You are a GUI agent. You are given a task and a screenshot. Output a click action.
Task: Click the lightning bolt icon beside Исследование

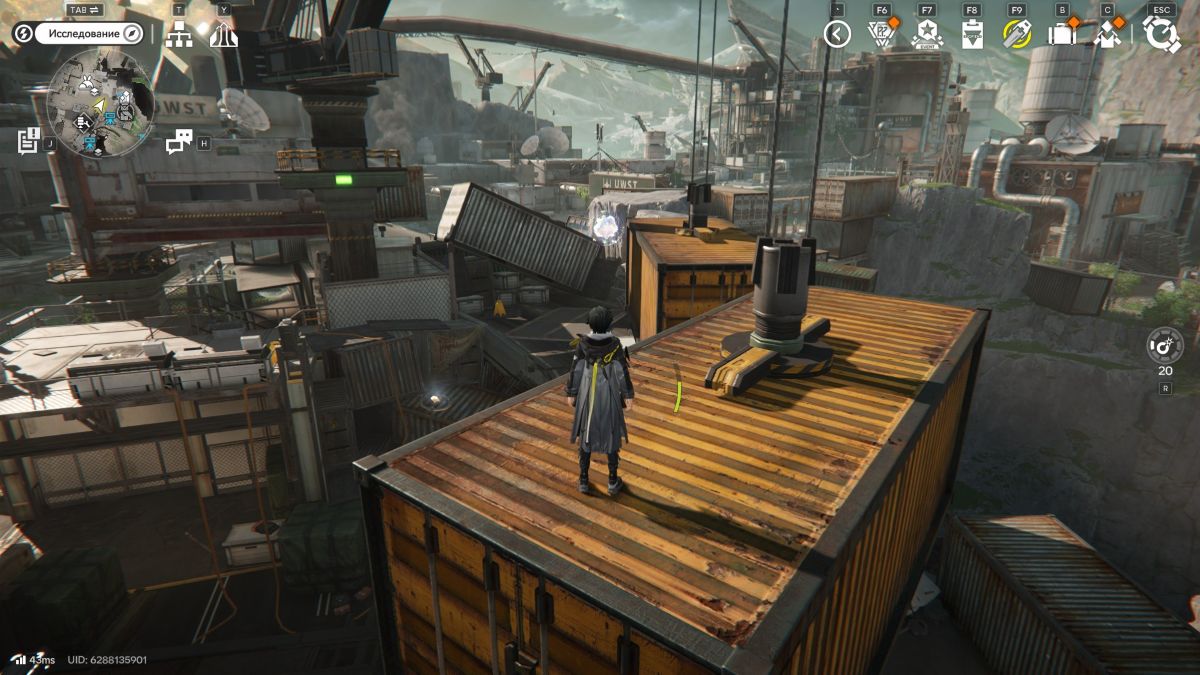pyautogui.click(x=23, y=34)
